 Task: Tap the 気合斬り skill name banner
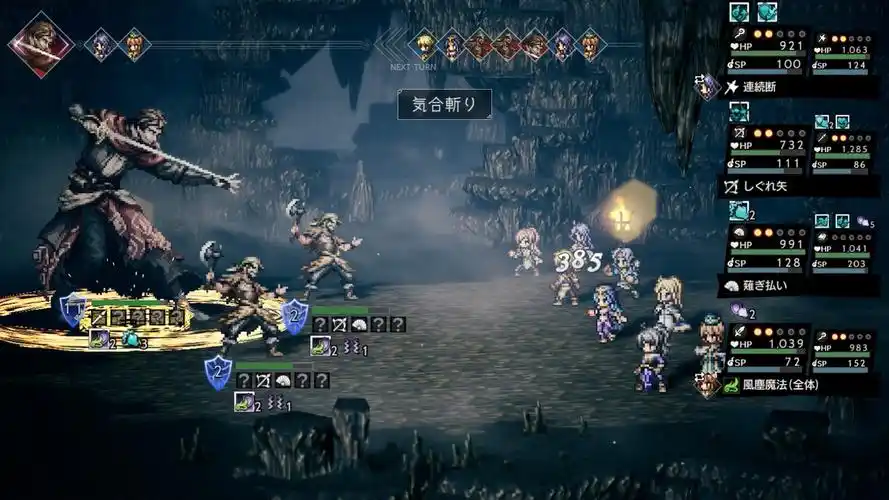(x=445, y=104)
